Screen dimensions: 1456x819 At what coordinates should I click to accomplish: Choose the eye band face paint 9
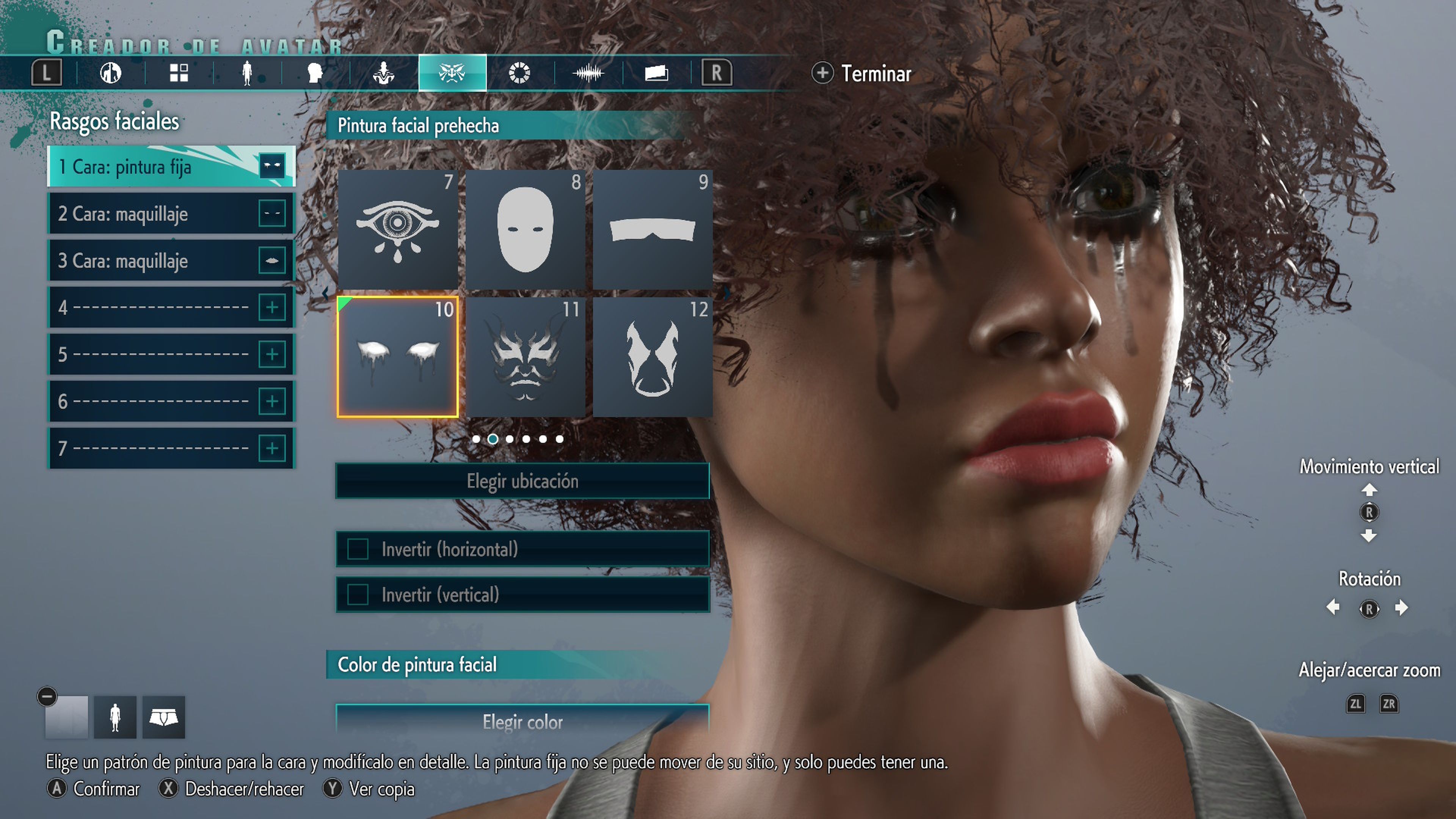pyautogui.click(x=652, y=229)
